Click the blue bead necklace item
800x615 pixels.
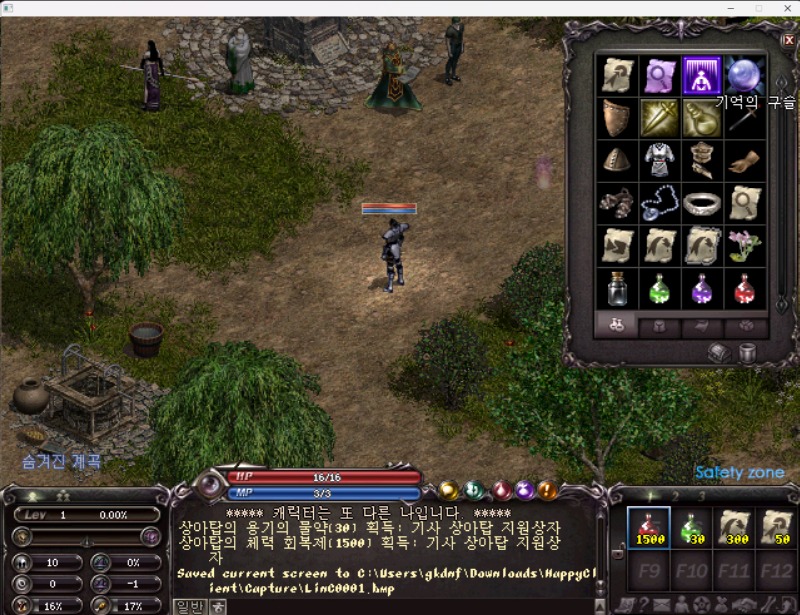pyautogui.click(x=659, y=203)
